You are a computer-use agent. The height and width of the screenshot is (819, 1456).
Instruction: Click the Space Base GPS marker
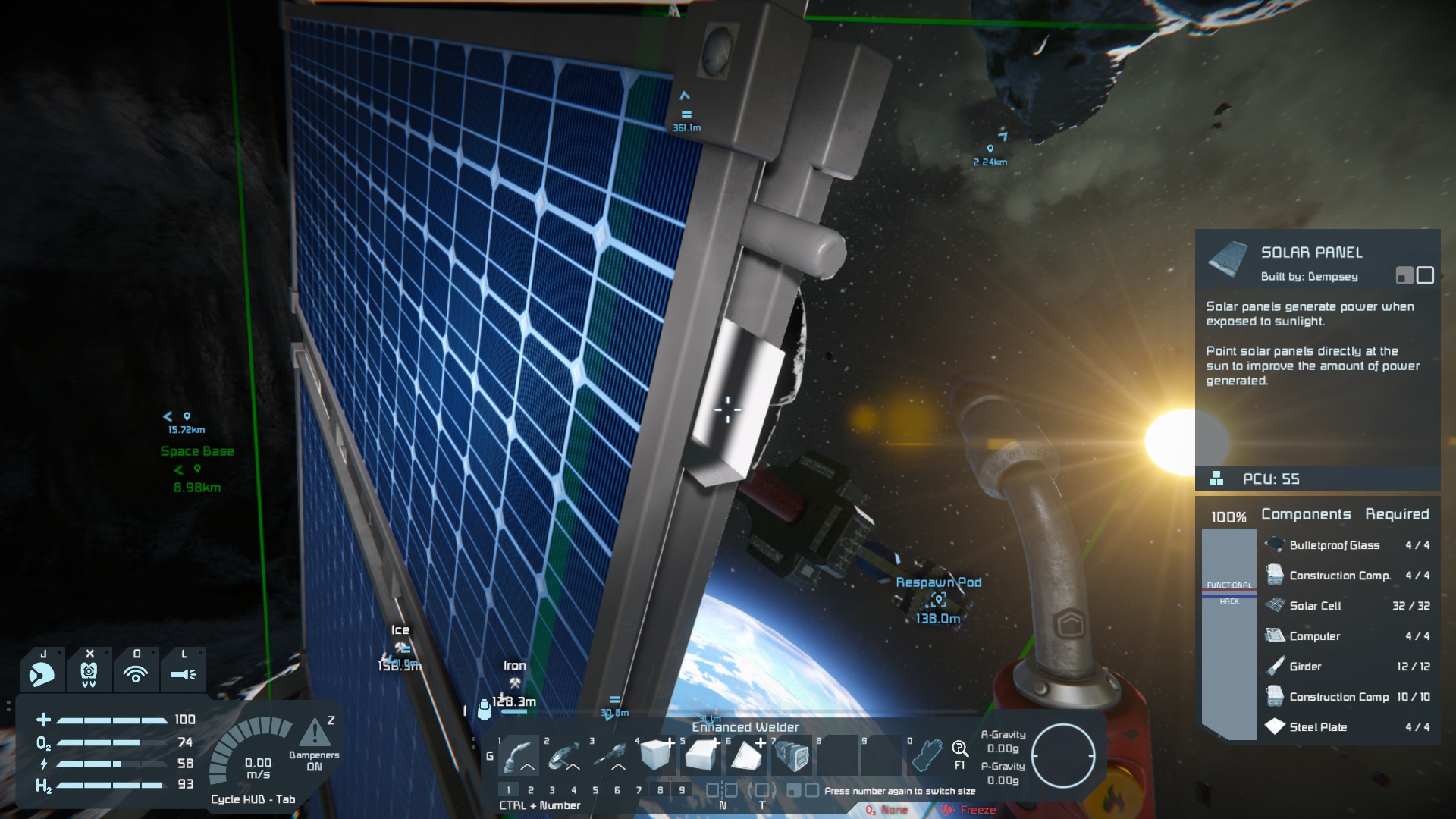click(x=197, y=451)
